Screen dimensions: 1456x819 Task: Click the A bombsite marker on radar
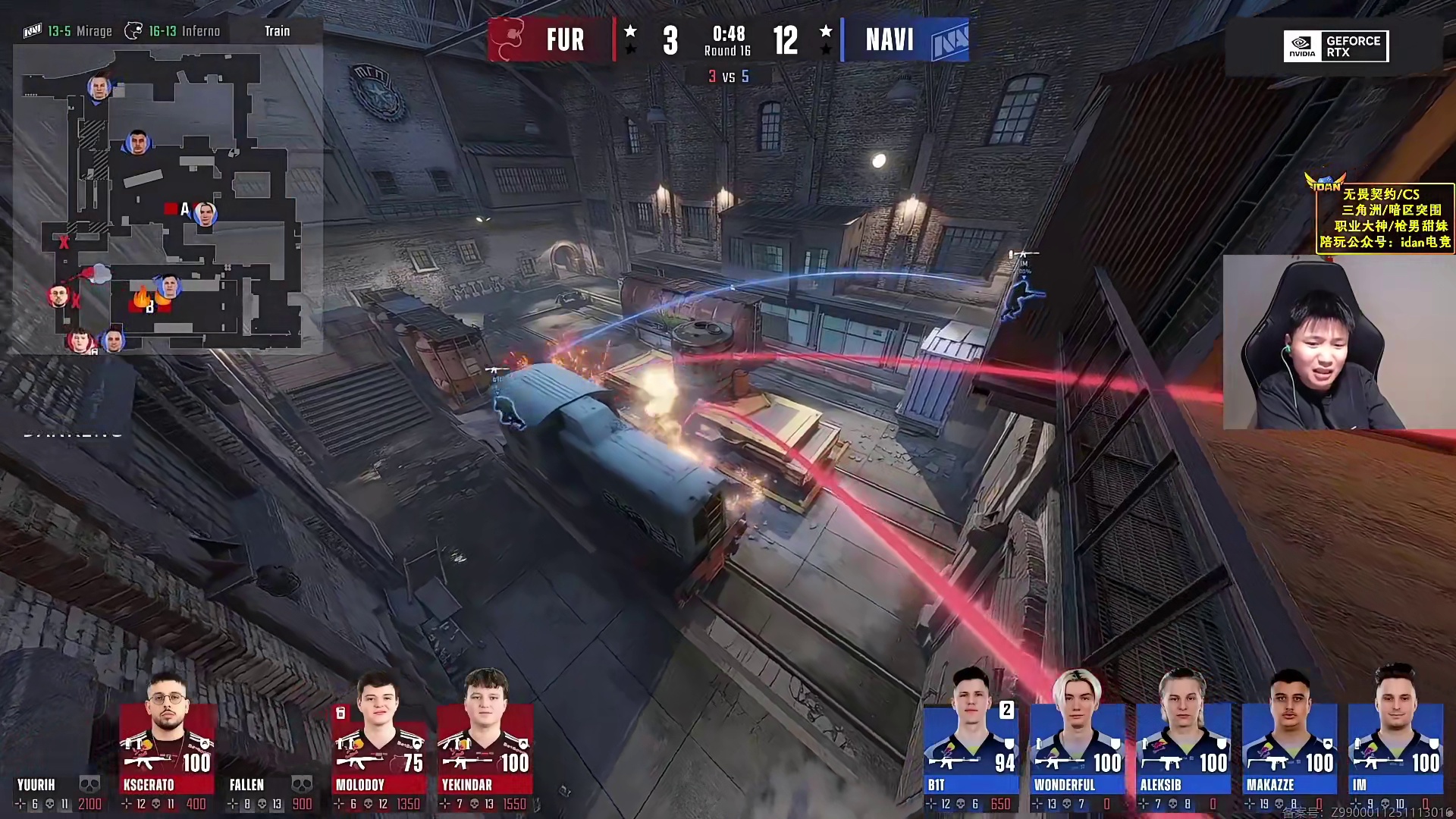click(184, 209)
